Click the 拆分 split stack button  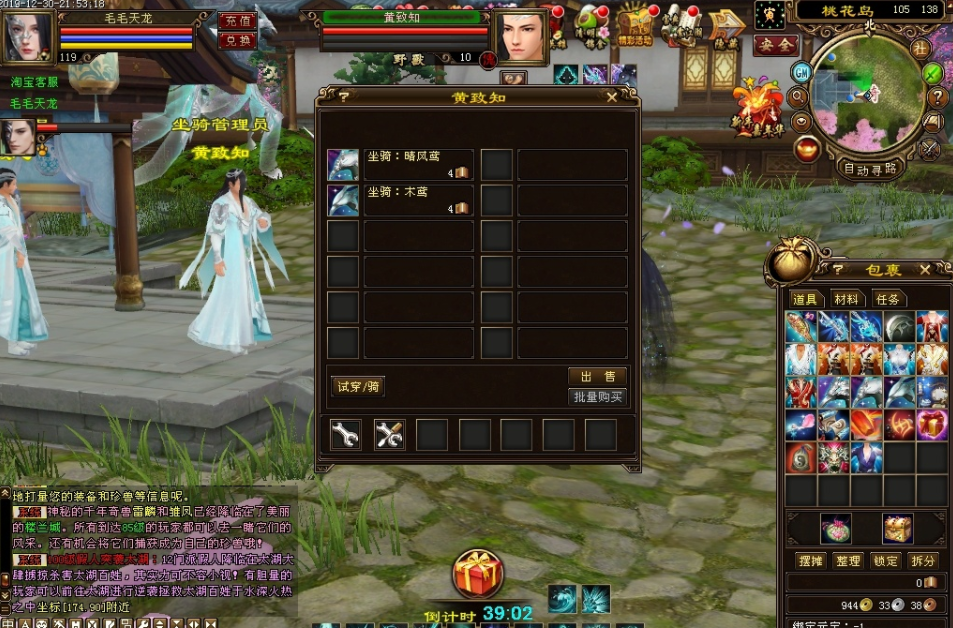coord(923,561)
